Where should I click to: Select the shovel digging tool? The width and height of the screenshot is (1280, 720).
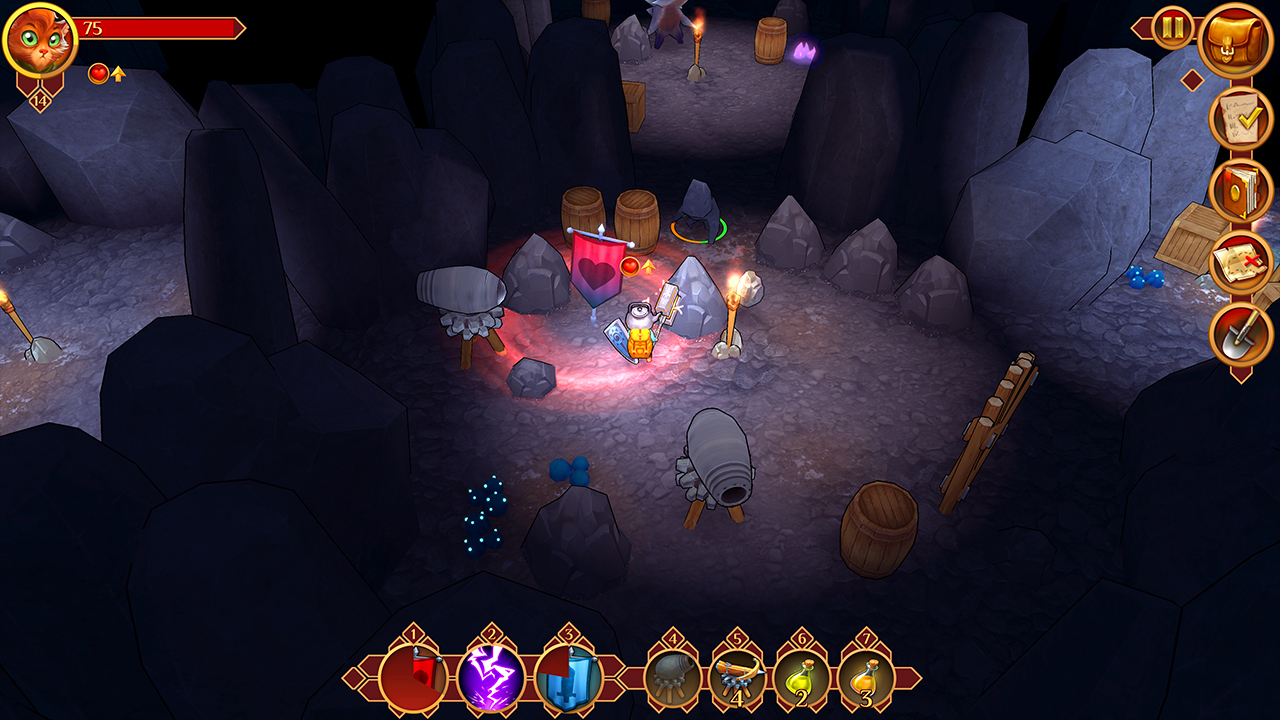[x=1236, y=333]
